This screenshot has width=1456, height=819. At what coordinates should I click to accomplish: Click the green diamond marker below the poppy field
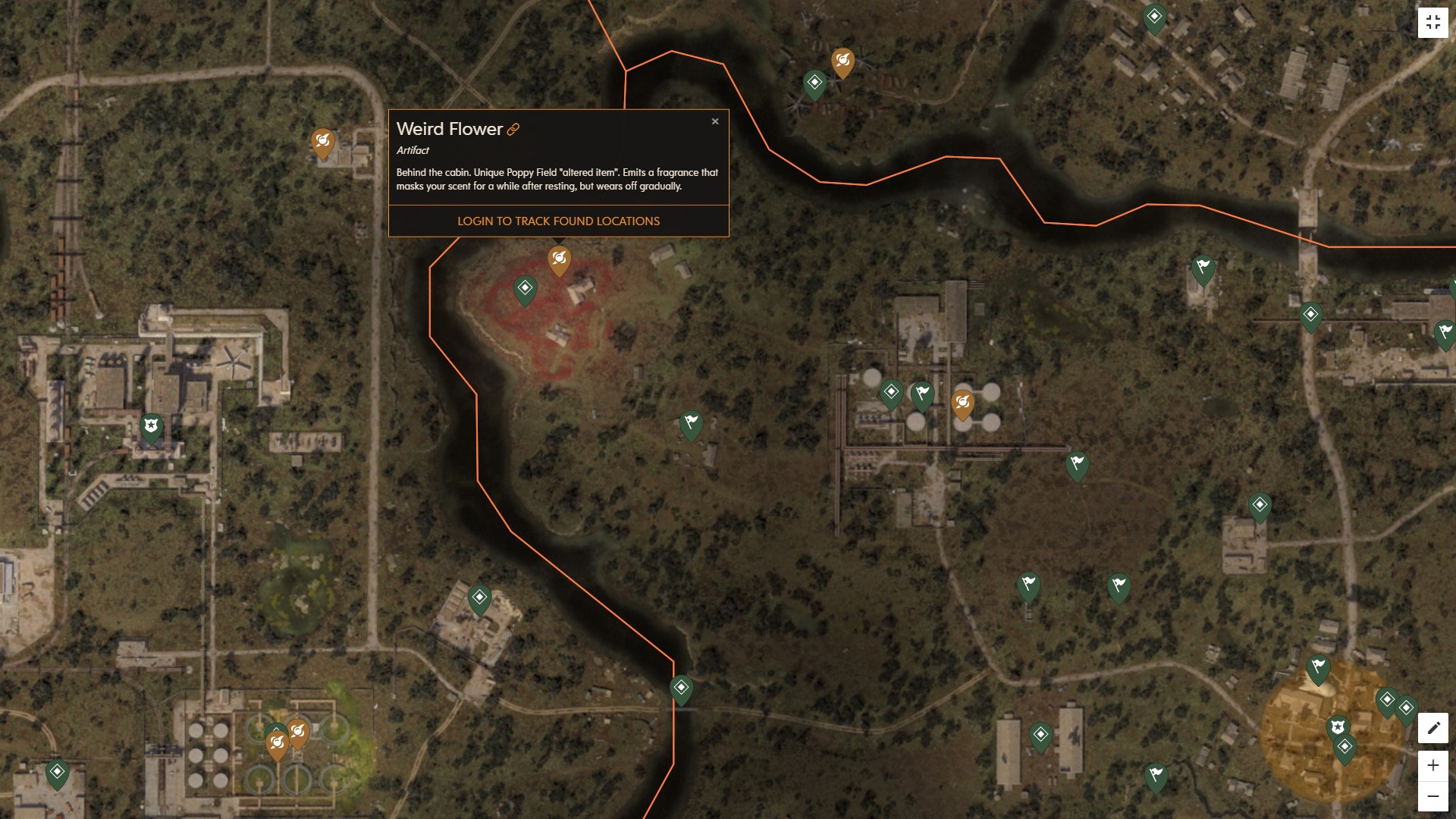[x=523, y=289]
